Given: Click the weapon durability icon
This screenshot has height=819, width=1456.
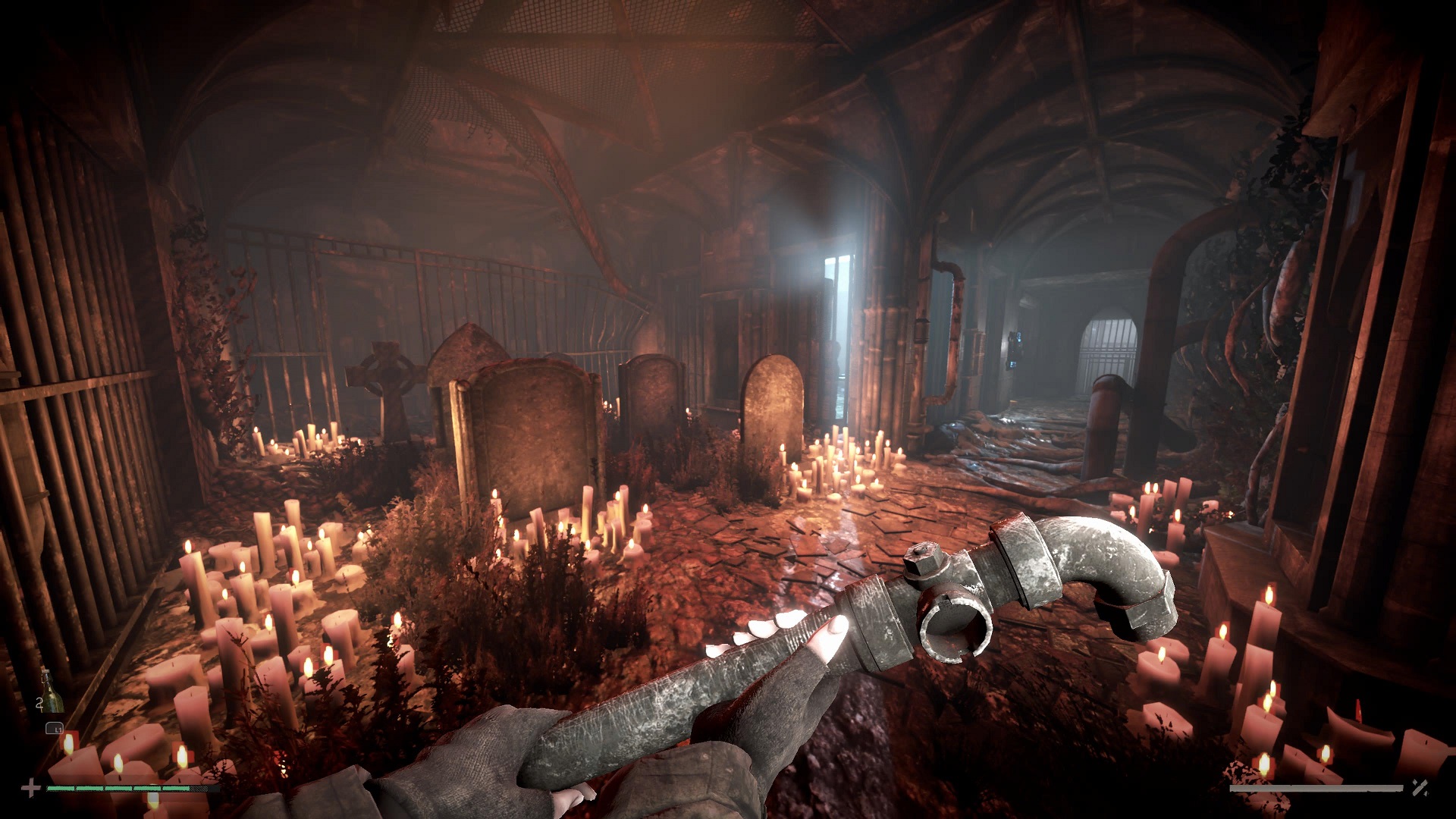Looking at the screenshot, I should click(1420, 789).
